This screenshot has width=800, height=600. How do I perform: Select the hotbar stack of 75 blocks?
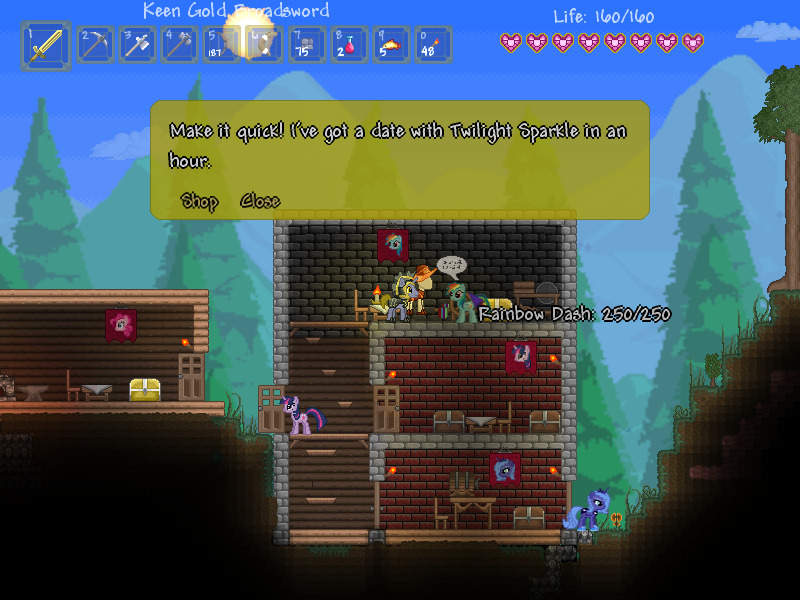point(307,45)
